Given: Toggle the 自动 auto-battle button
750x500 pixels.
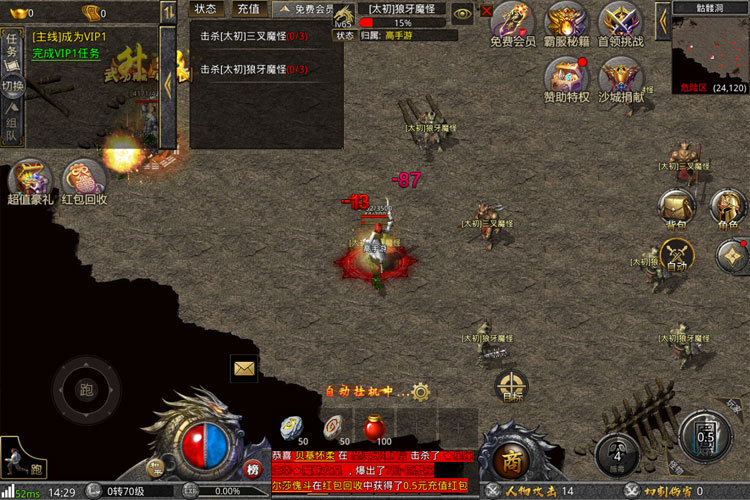Looking at the screenshot, I should click(x=678, y=256).
